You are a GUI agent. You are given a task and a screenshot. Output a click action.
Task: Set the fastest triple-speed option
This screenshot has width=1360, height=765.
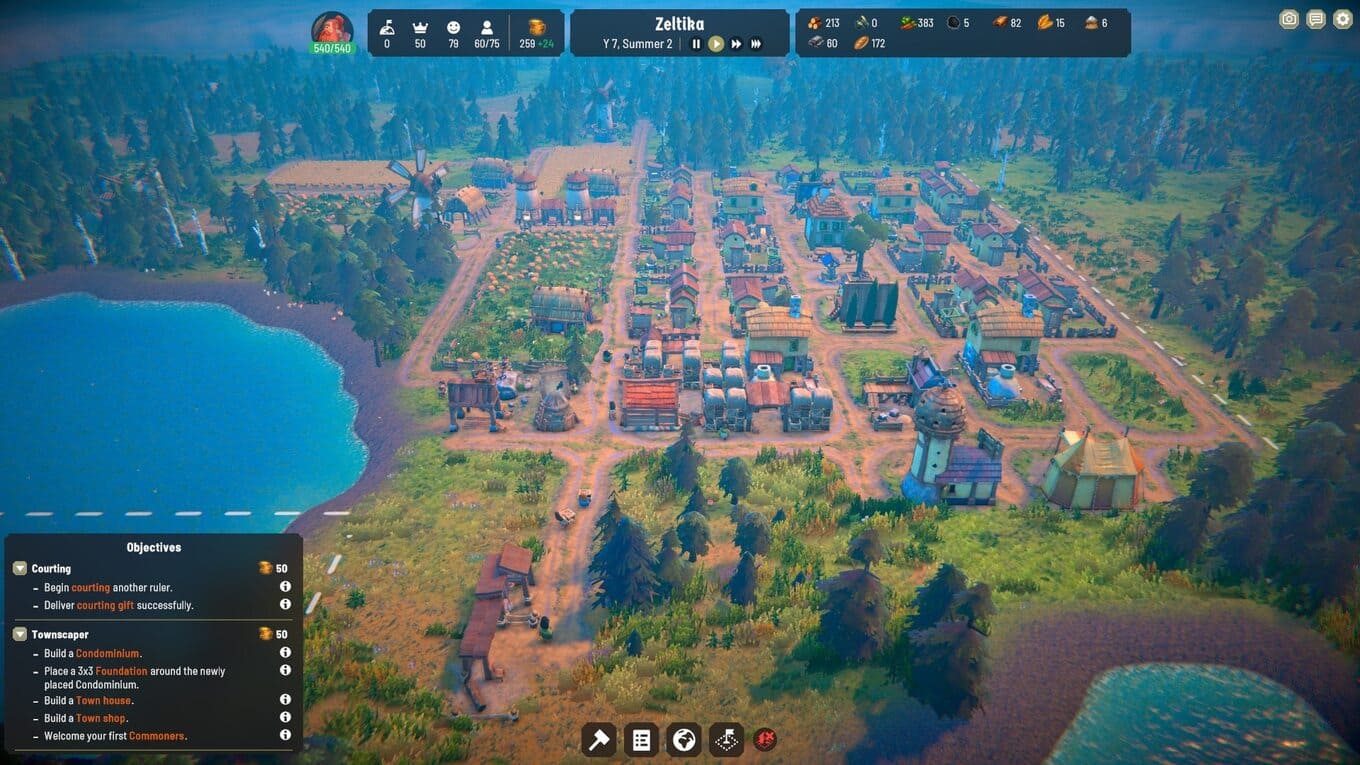[x=756, y=44]
